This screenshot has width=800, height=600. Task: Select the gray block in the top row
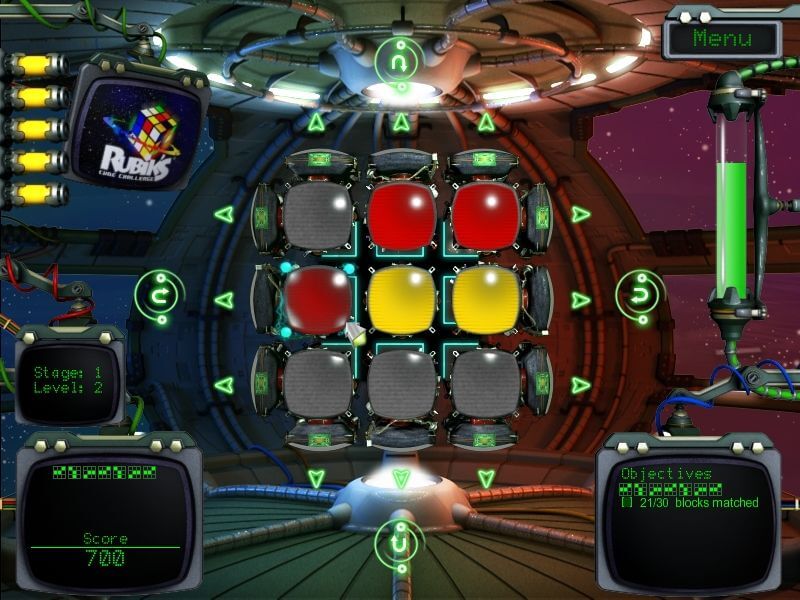[x=317, y=215]
